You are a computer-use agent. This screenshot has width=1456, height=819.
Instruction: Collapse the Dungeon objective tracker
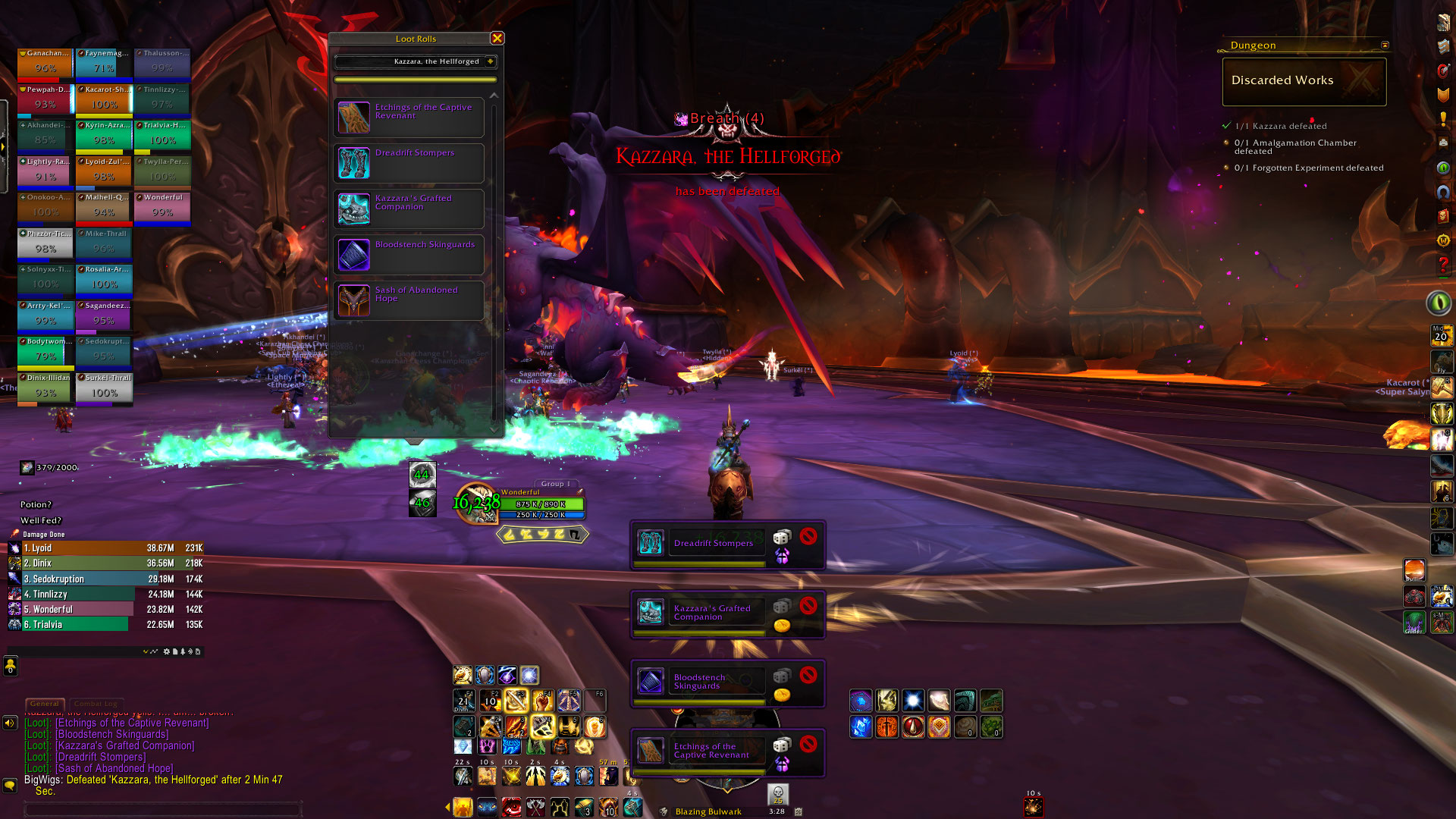1385,45
